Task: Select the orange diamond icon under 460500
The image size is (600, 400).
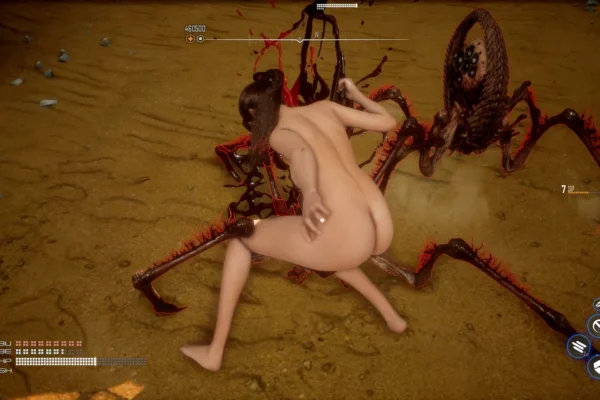Action: click(189, 39)
